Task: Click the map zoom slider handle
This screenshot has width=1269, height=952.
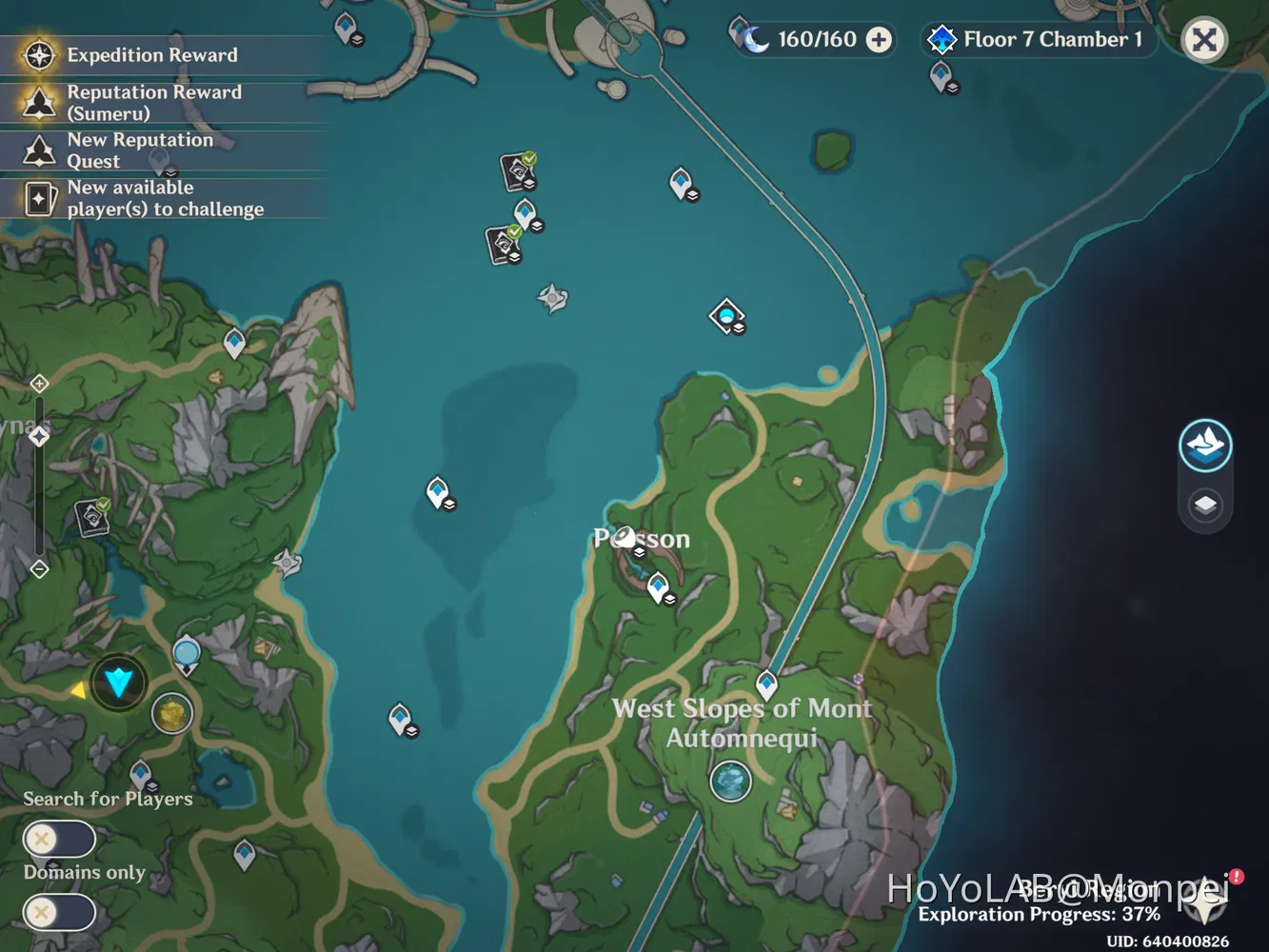Action: click(38, 437)
